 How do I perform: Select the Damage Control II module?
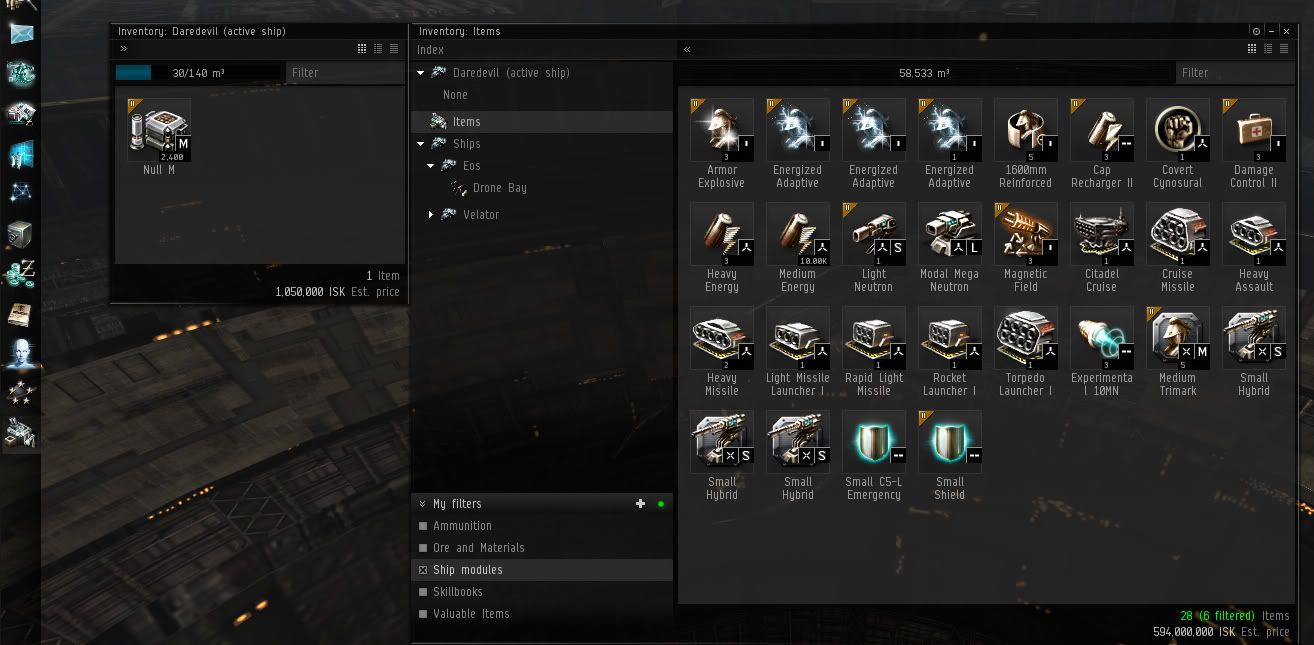(1253, 131)
